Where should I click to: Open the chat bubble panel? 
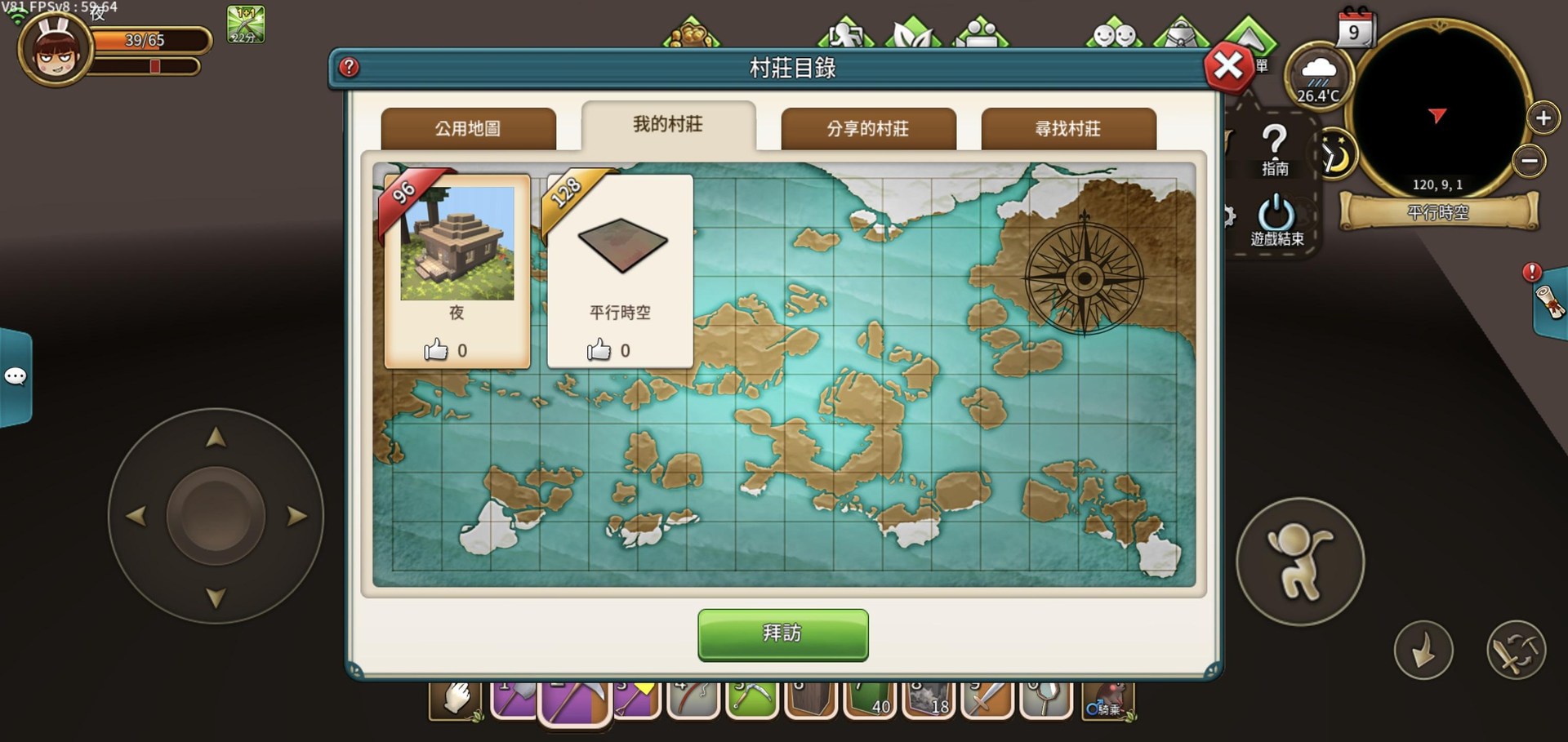(16, 376)
